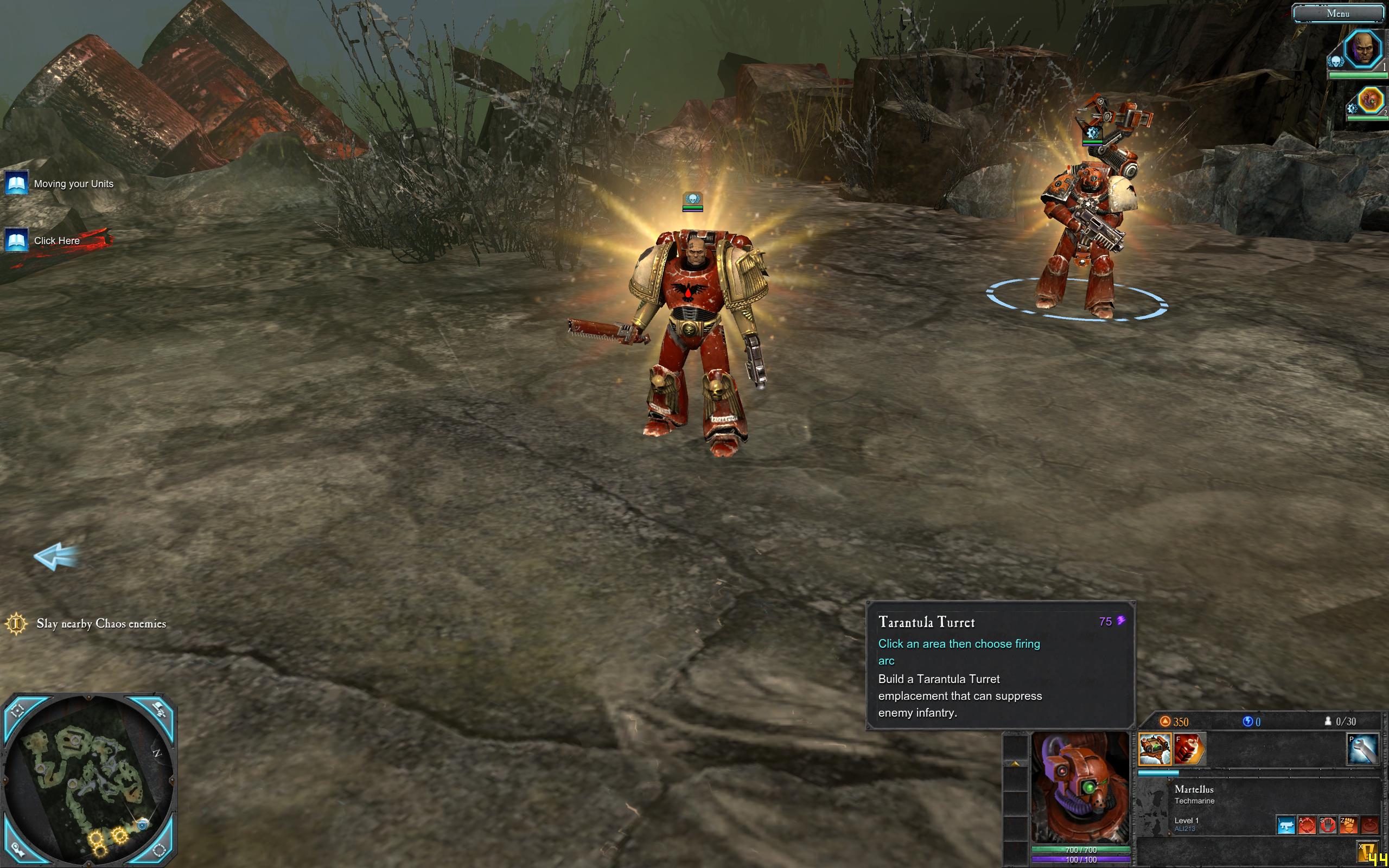Screen dimensions: 1389x868
Task: Click the minimap top-left crosshair button
Action: coord(17,711)
